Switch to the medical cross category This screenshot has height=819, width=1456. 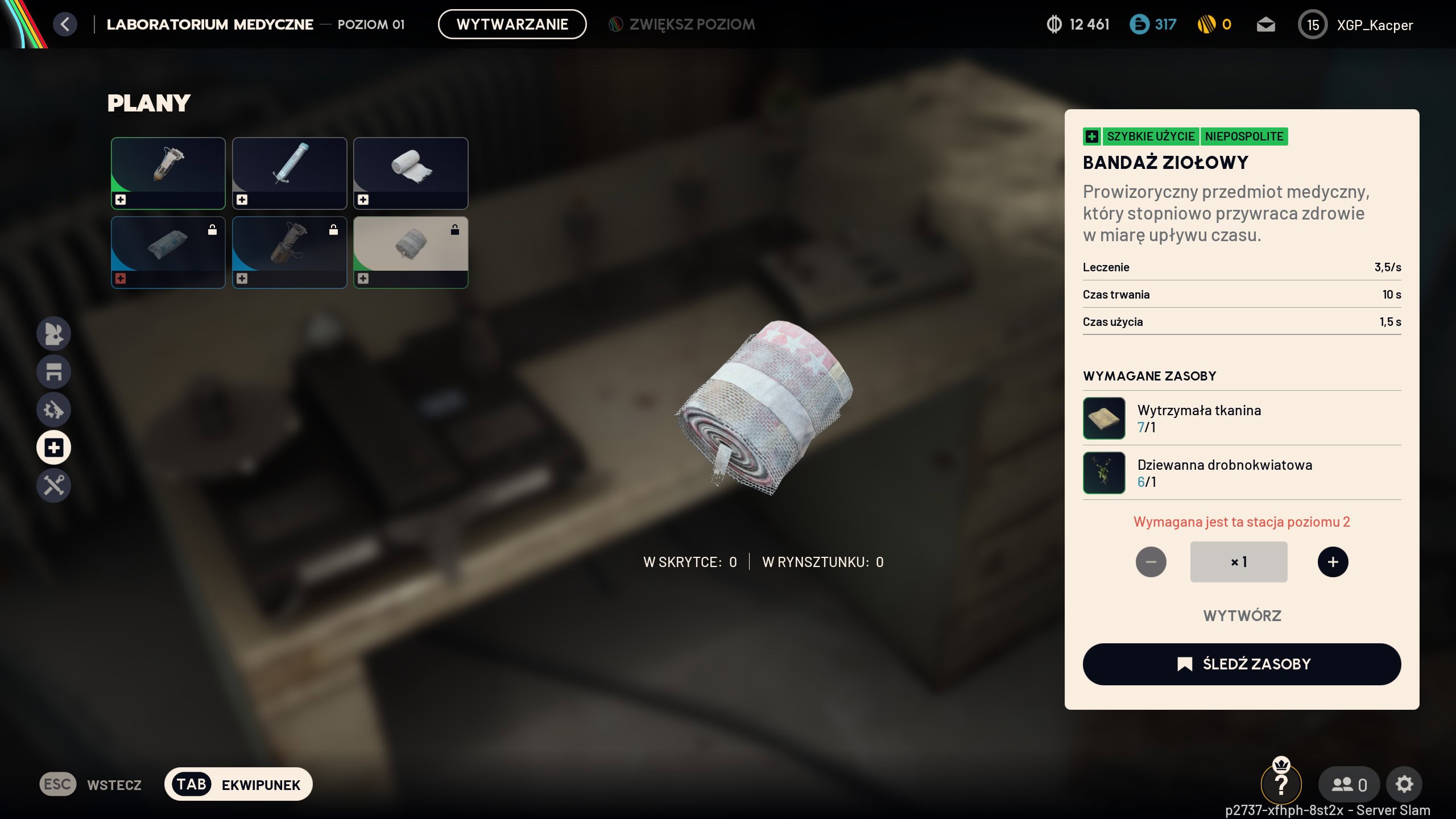point(54,448)
